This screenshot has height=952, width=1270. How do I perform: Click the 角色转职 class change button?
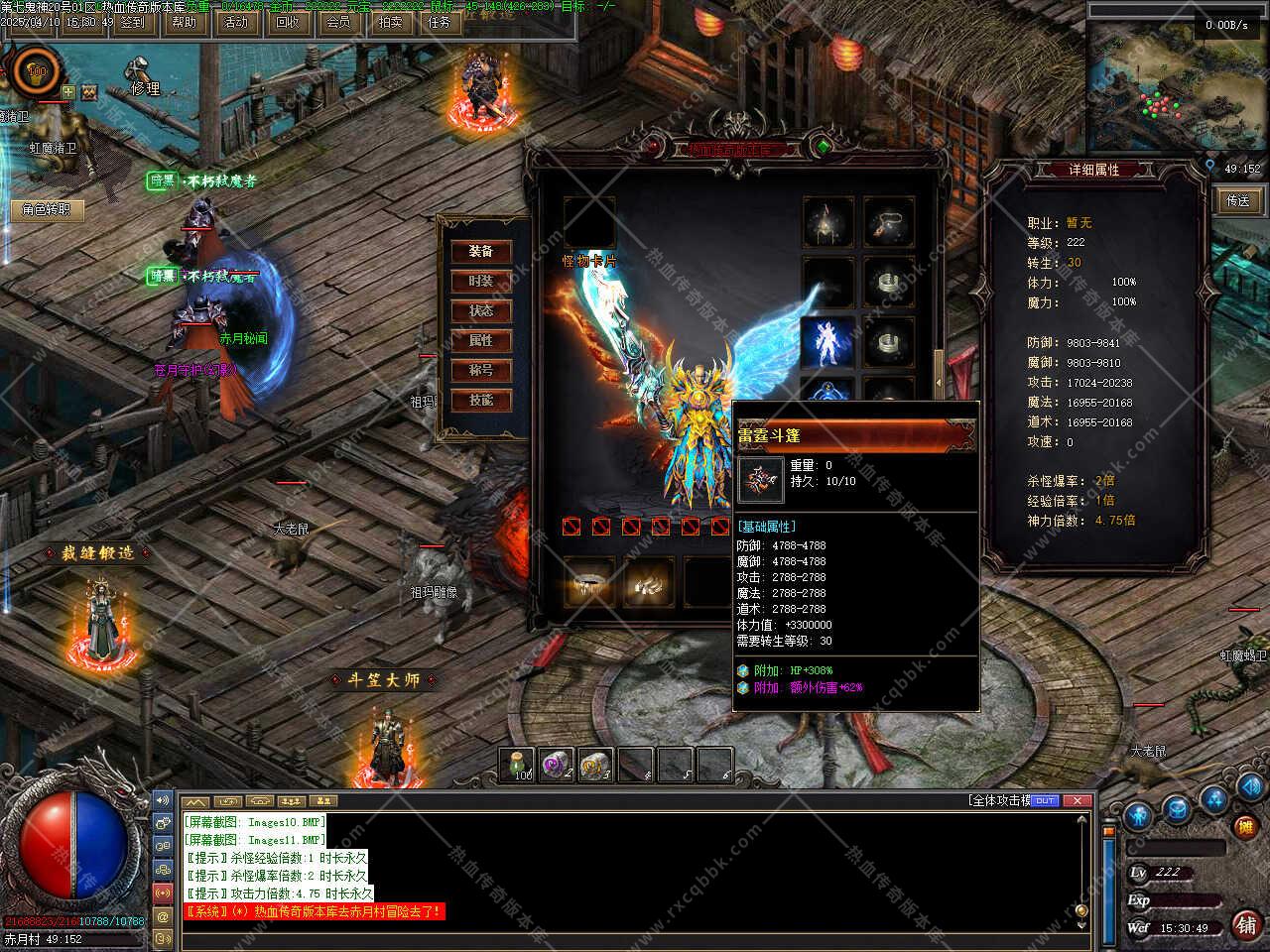(48, 209)
